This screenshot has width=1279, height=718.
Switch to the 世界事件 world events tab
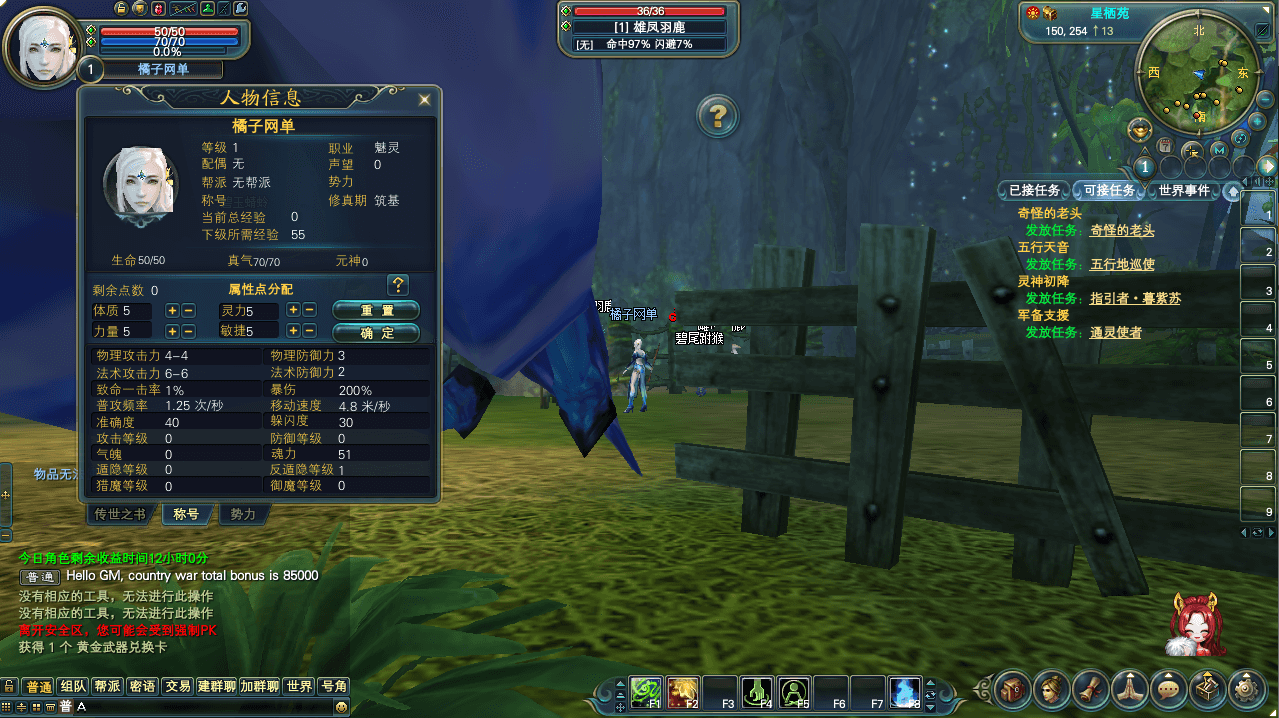tap(1184, 190)
